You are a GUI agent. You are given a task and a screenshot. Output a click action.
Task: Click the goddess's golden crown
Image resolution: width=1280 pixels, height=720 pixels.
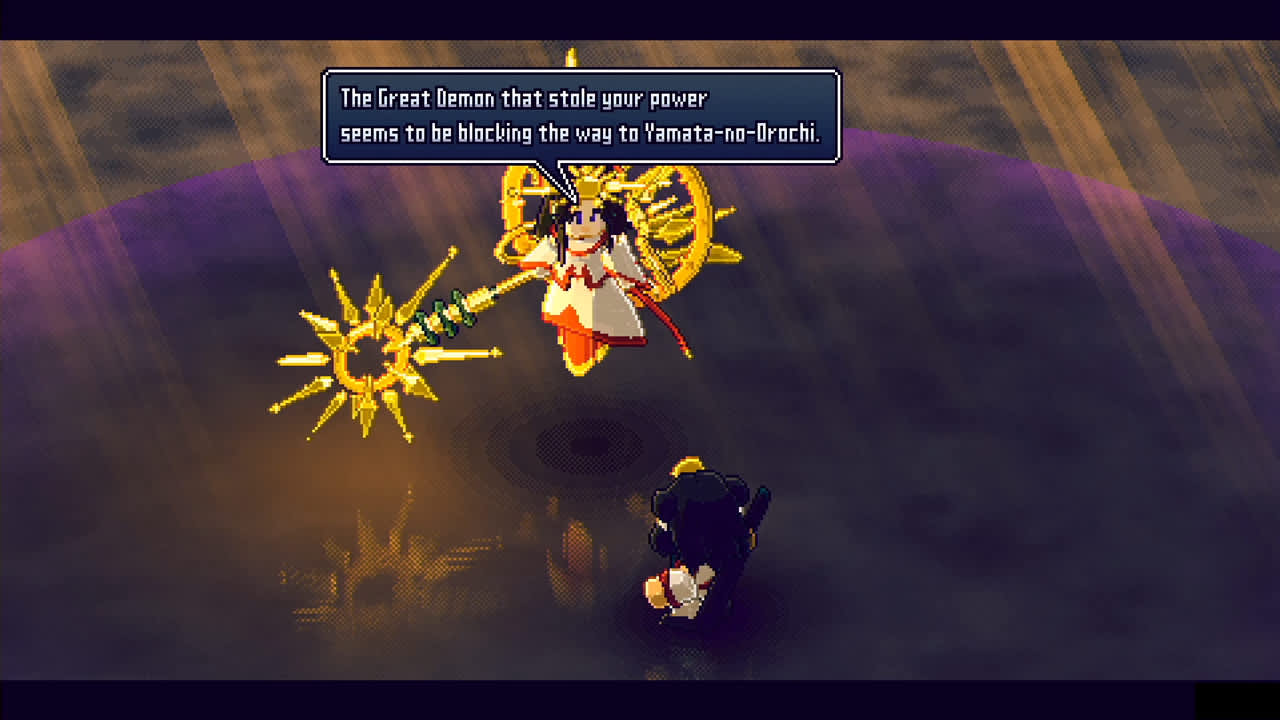(590, 190)
